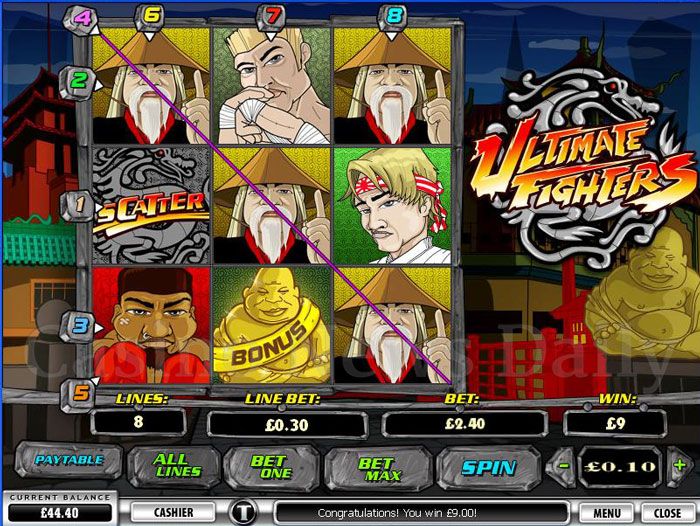This screenshot has width=700, height=526.
Task: Increase coin value with plus button
Action: pyautogui.click(x=680, y=466)
